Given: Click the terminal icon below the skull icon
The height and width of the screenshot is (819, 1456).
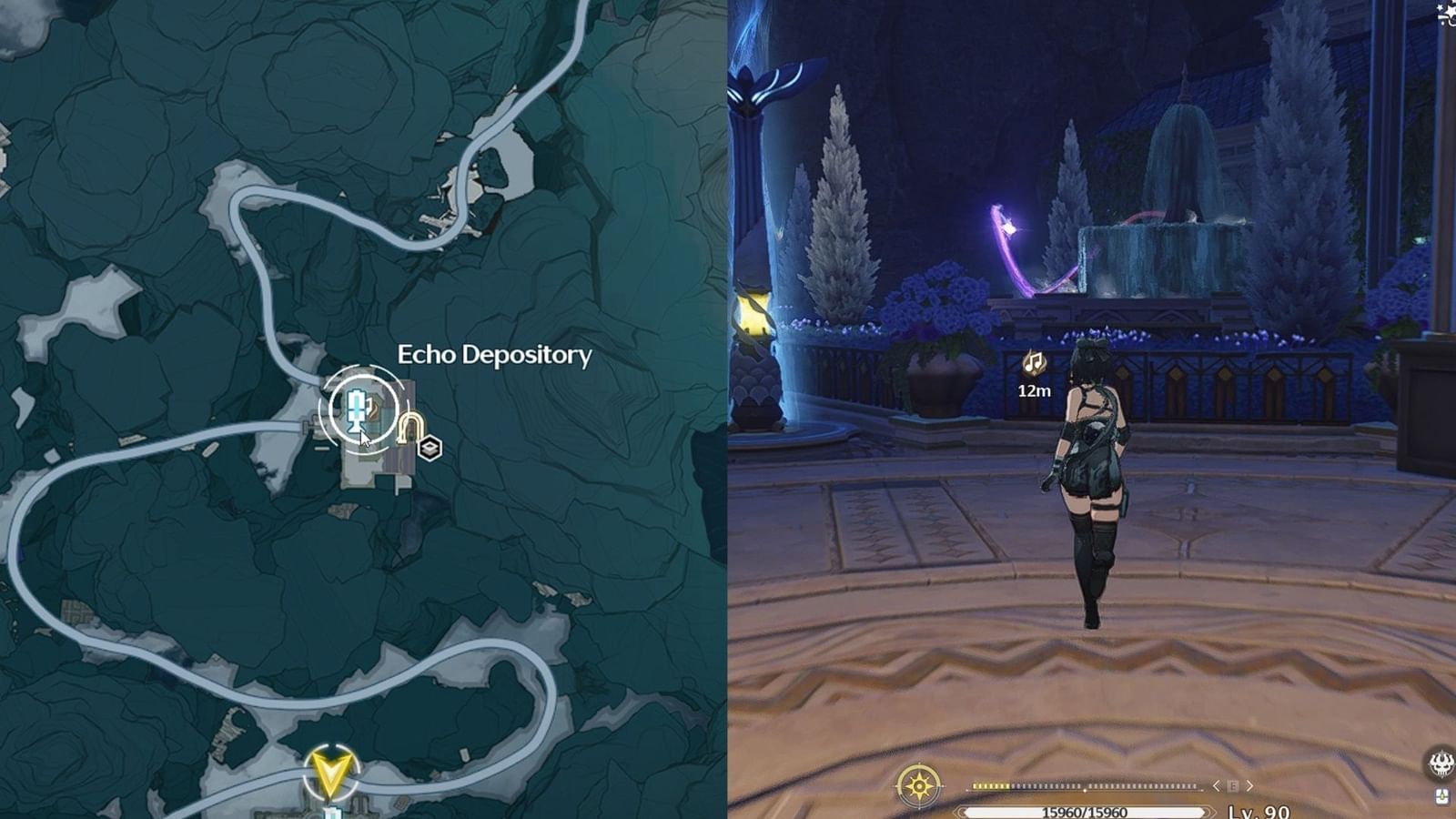Looking at the screenshot, I should 1441,797.
